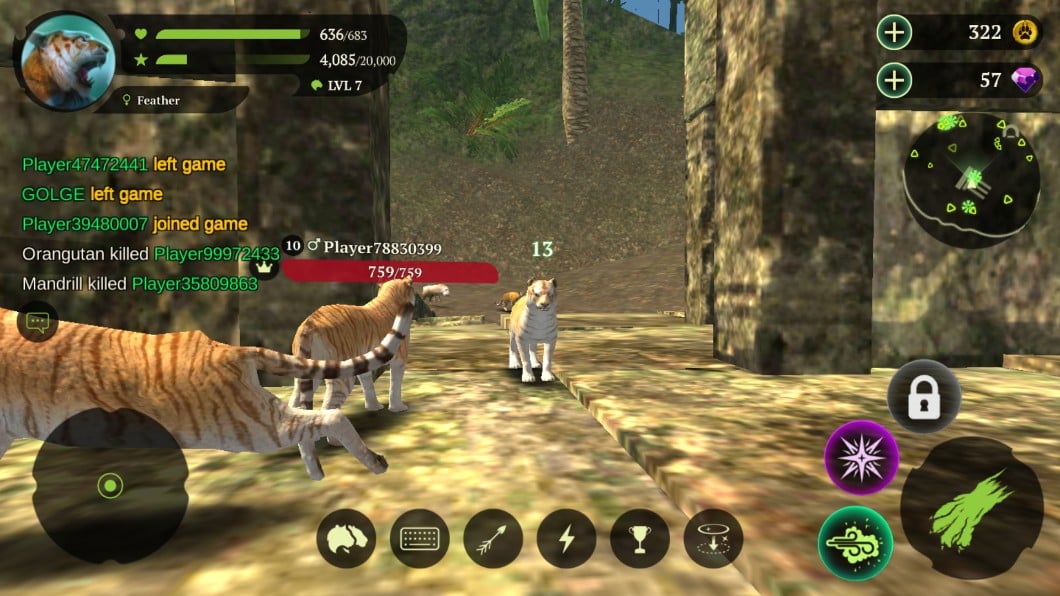1060x596 pixels.
Task: Add more paw coins with the plus button
Action: point(894,33)
